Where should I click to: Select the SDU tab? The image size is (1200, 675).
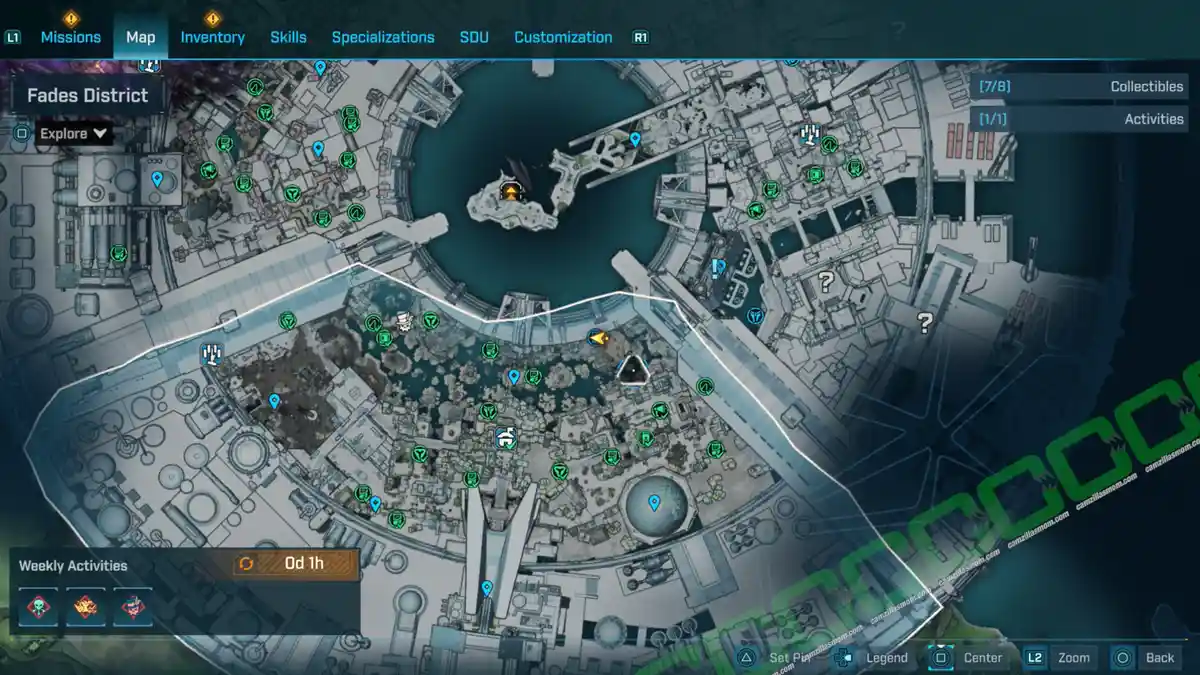474,37
